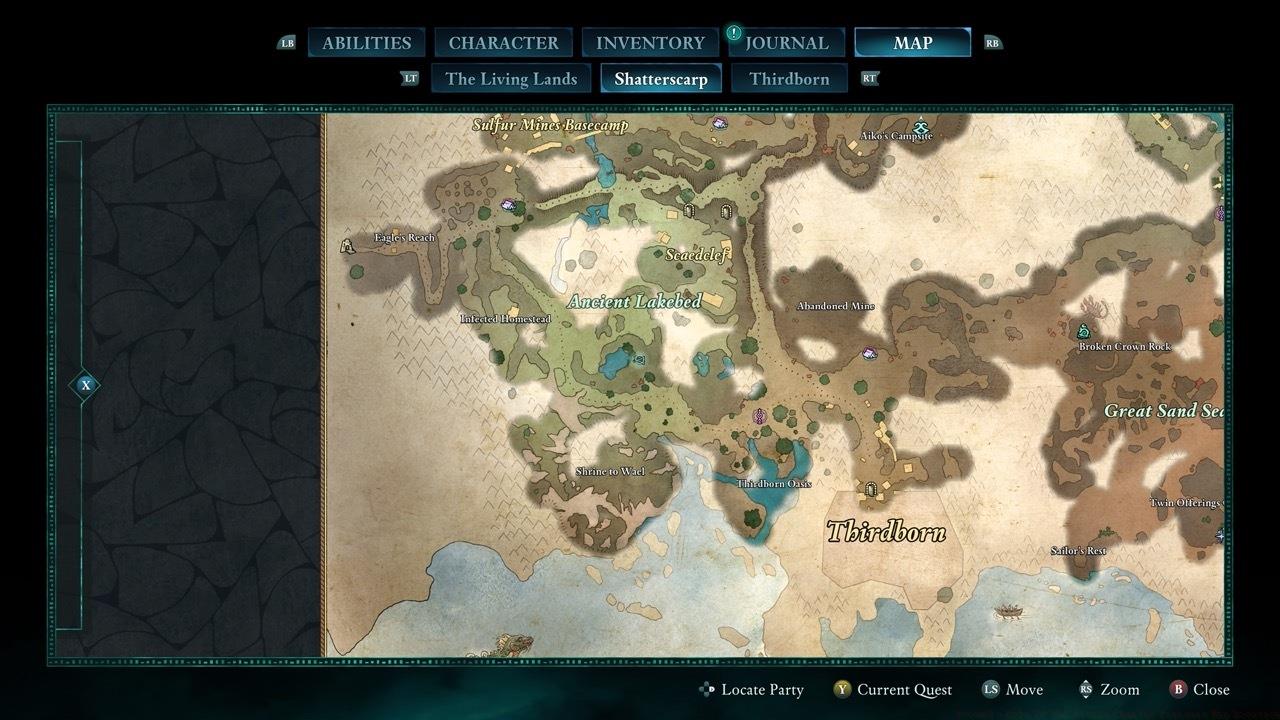Select the door icon in the Thirdborn settlement
The image size is (1280, 720).
(x=871, y=490)
